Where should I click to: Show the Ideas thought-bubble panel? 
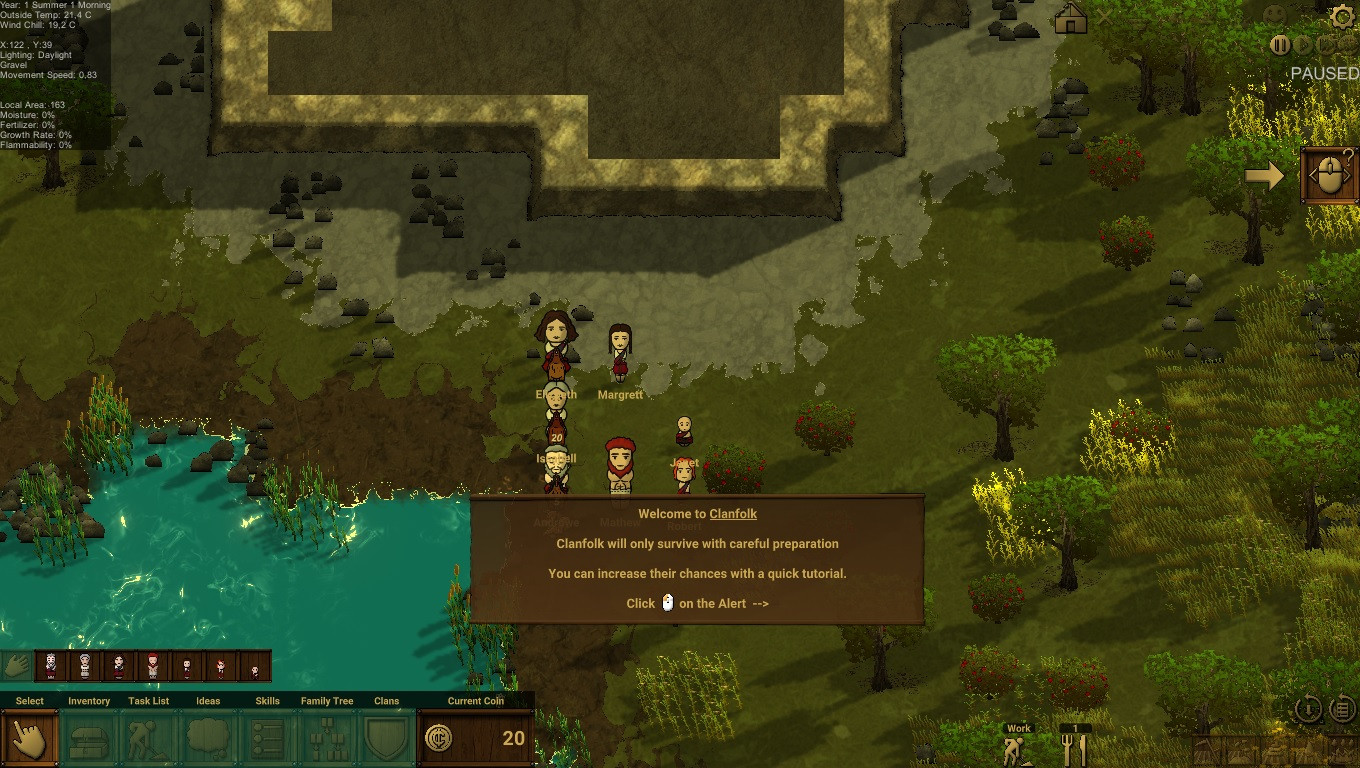click(208, 739)
